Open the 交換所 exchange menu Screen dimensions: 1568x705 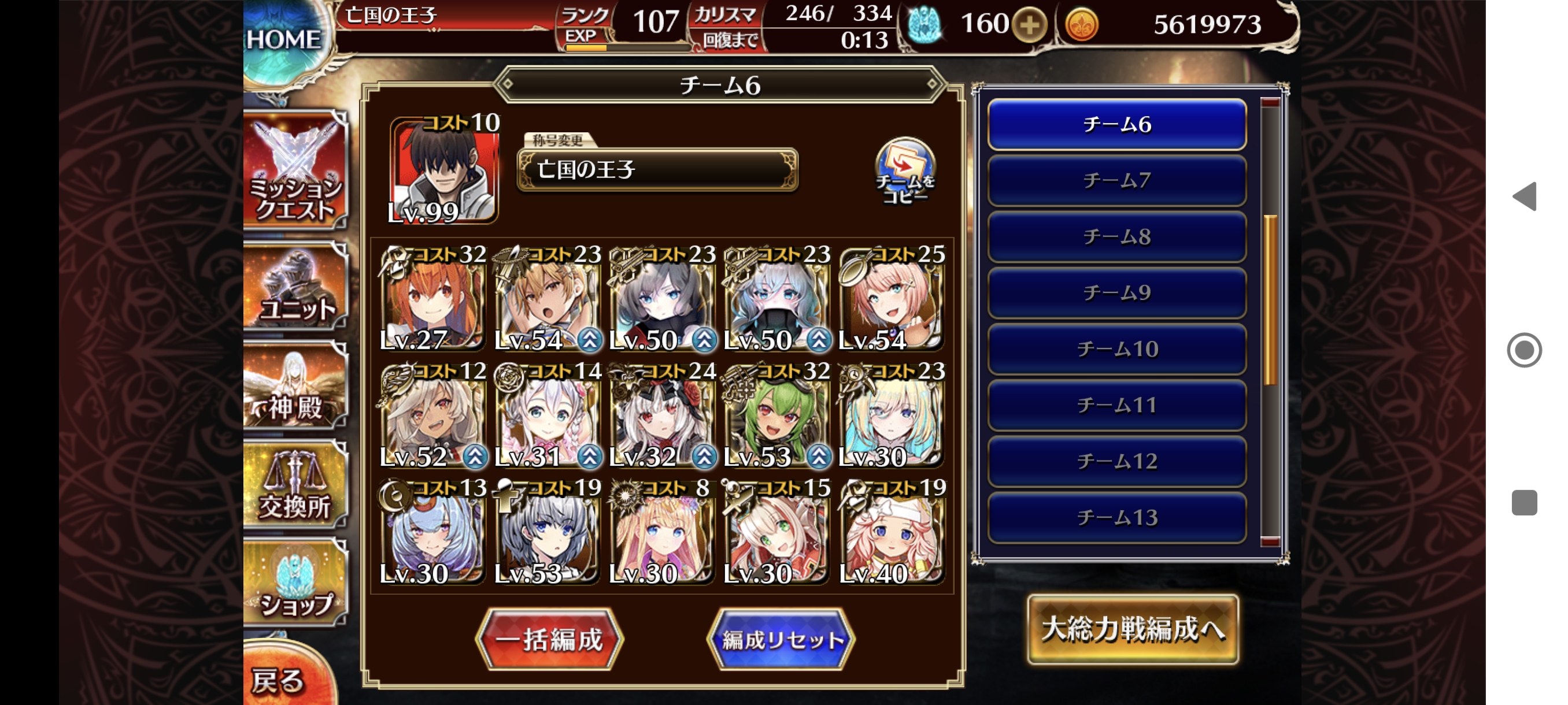coord(296,485)
